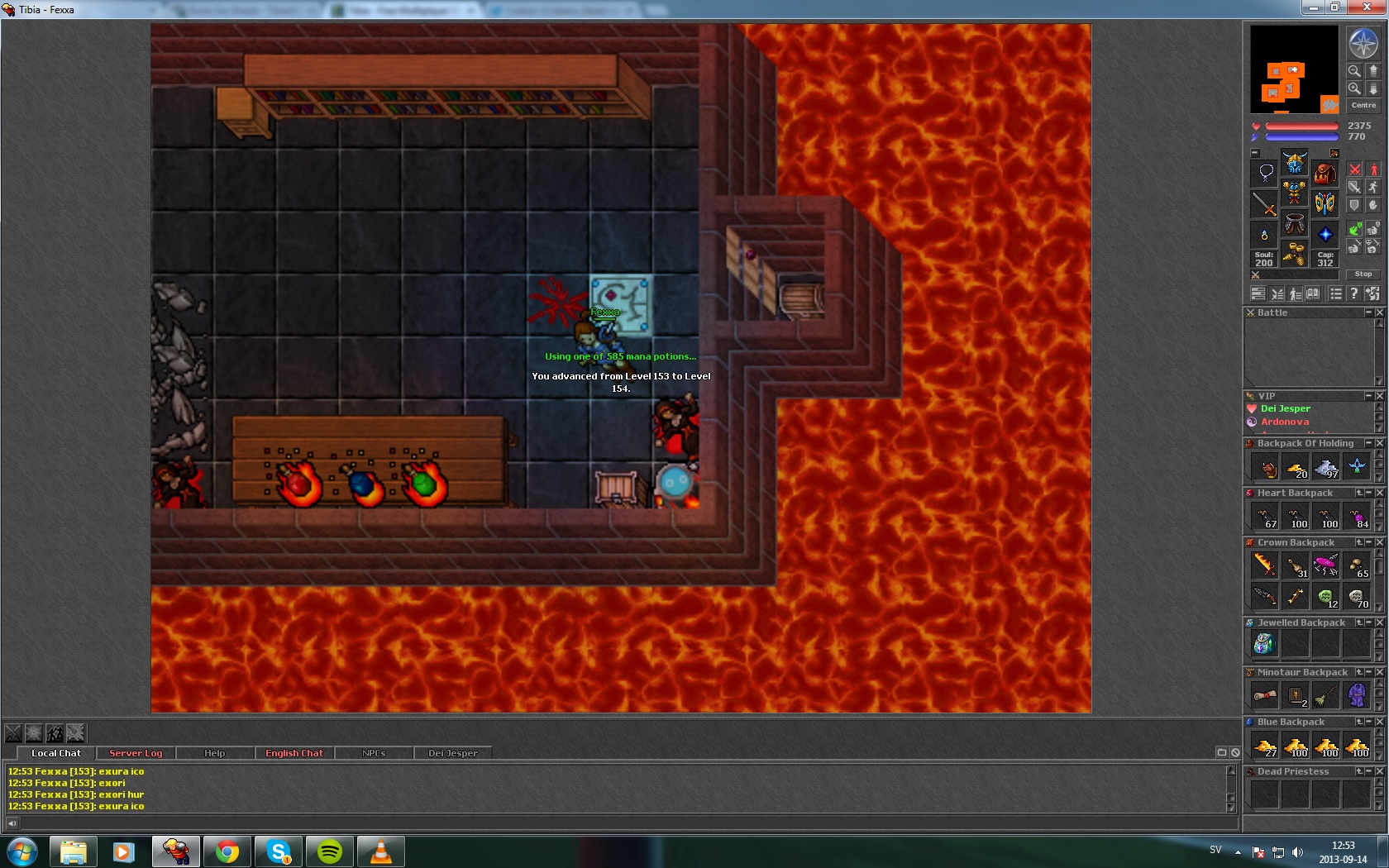Select the equipped helmet slot
This screenshot has height=868, width=1389.
coord(1294,161)
